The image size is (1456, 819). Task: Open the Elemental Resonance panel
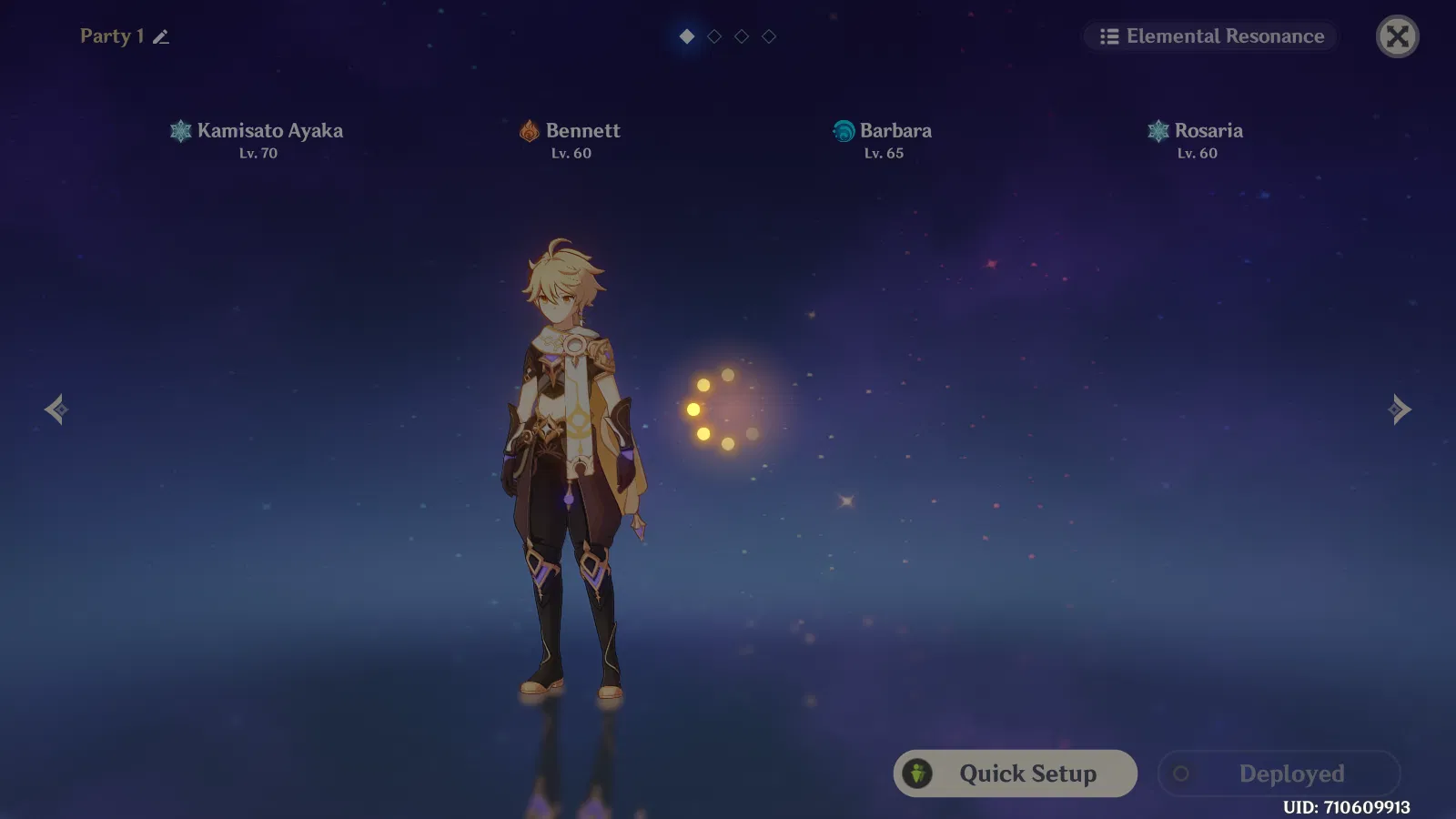pos(1210,36)
